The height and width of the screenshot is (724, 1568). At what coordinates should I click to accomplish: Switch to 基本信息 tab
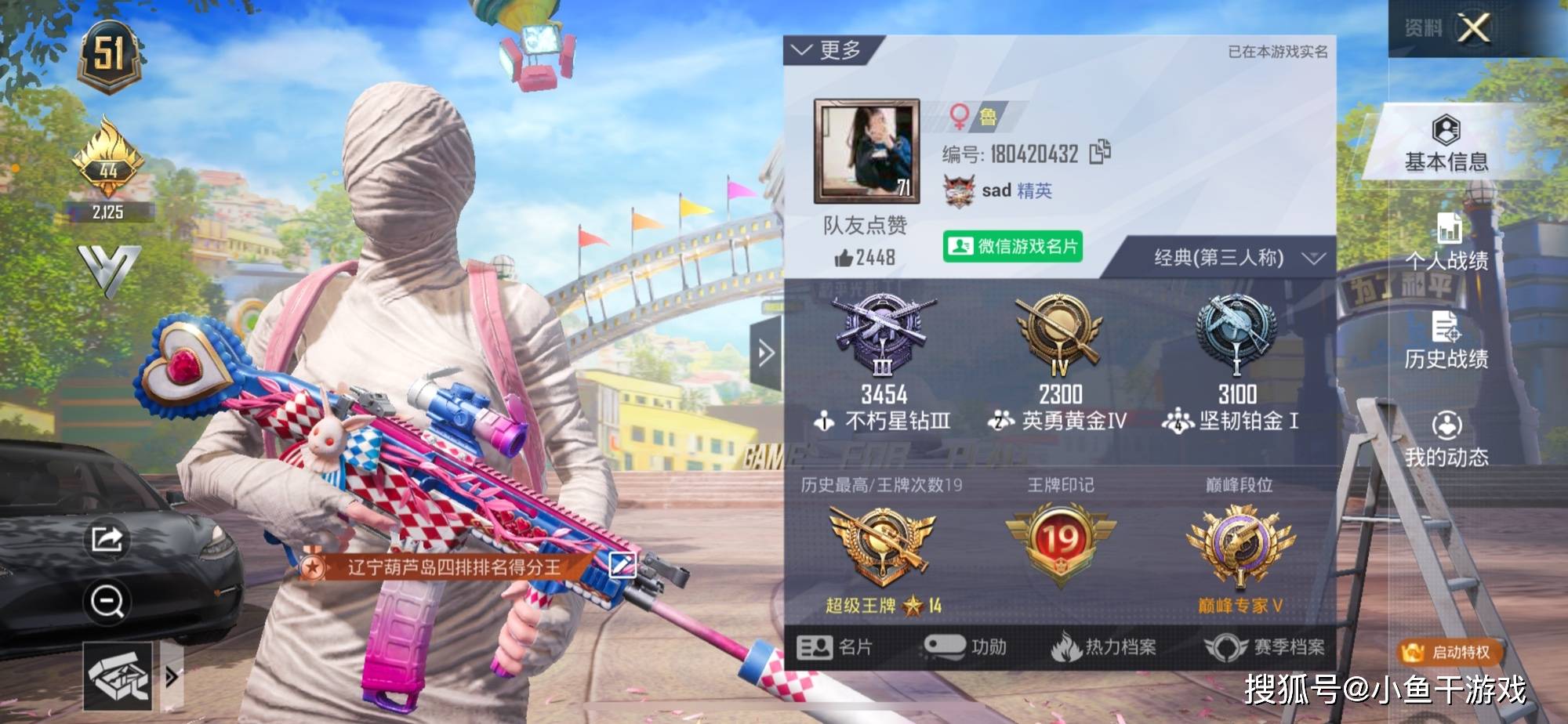tap(1446, 143)
